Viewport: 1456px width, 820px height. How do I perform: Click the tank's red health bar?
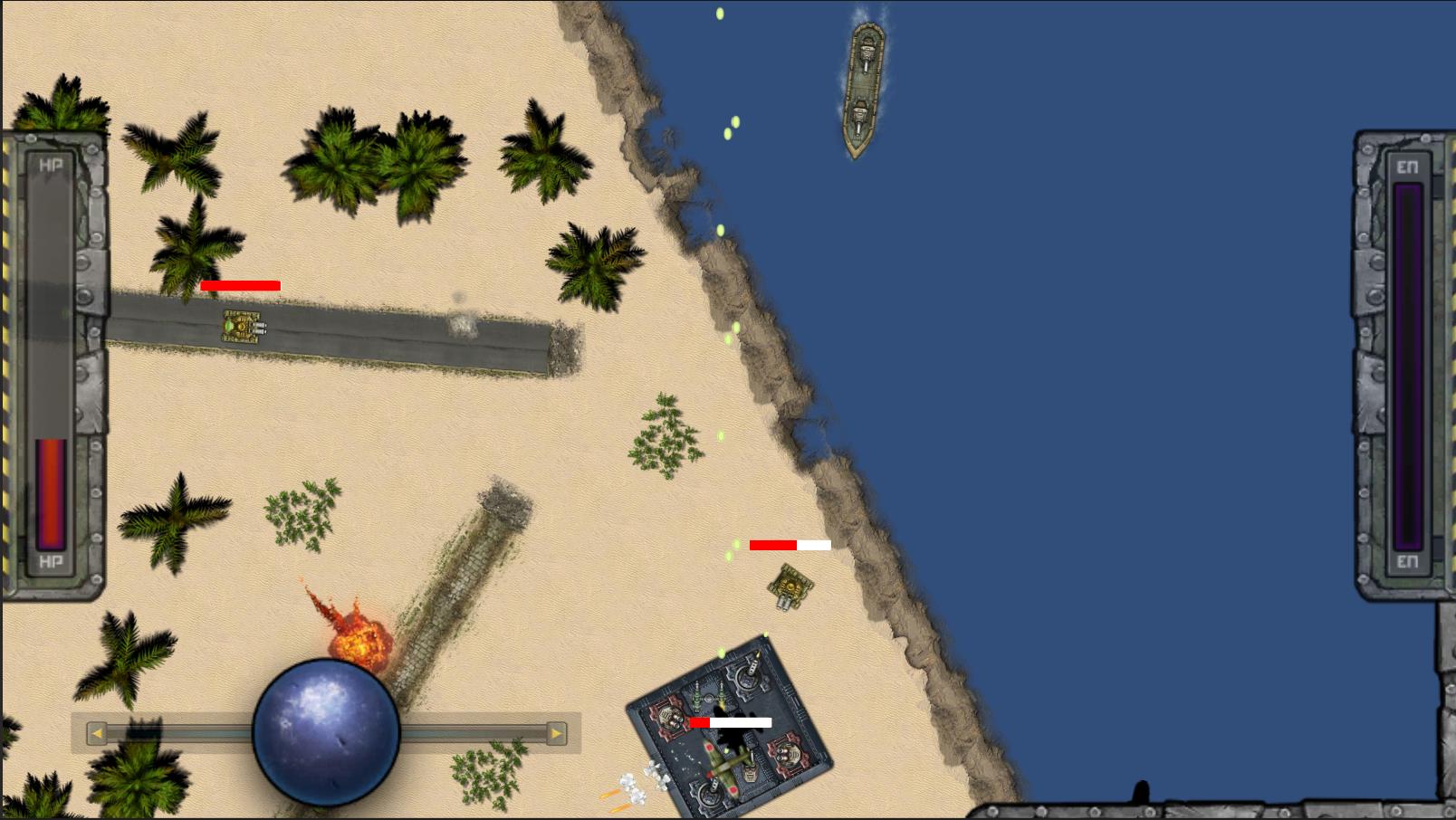[242, 287]
